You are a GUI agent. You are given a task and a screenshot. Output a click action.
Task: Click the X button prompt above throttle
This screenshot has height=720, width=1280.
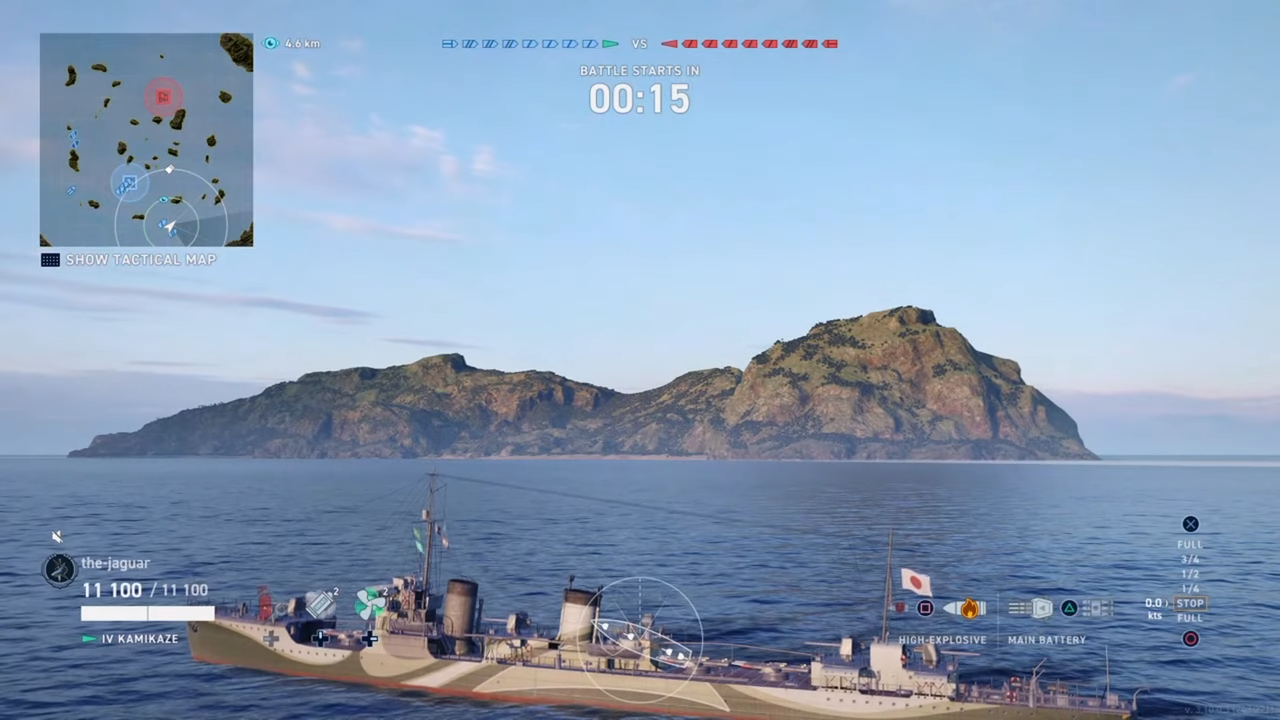[1190, 523]
